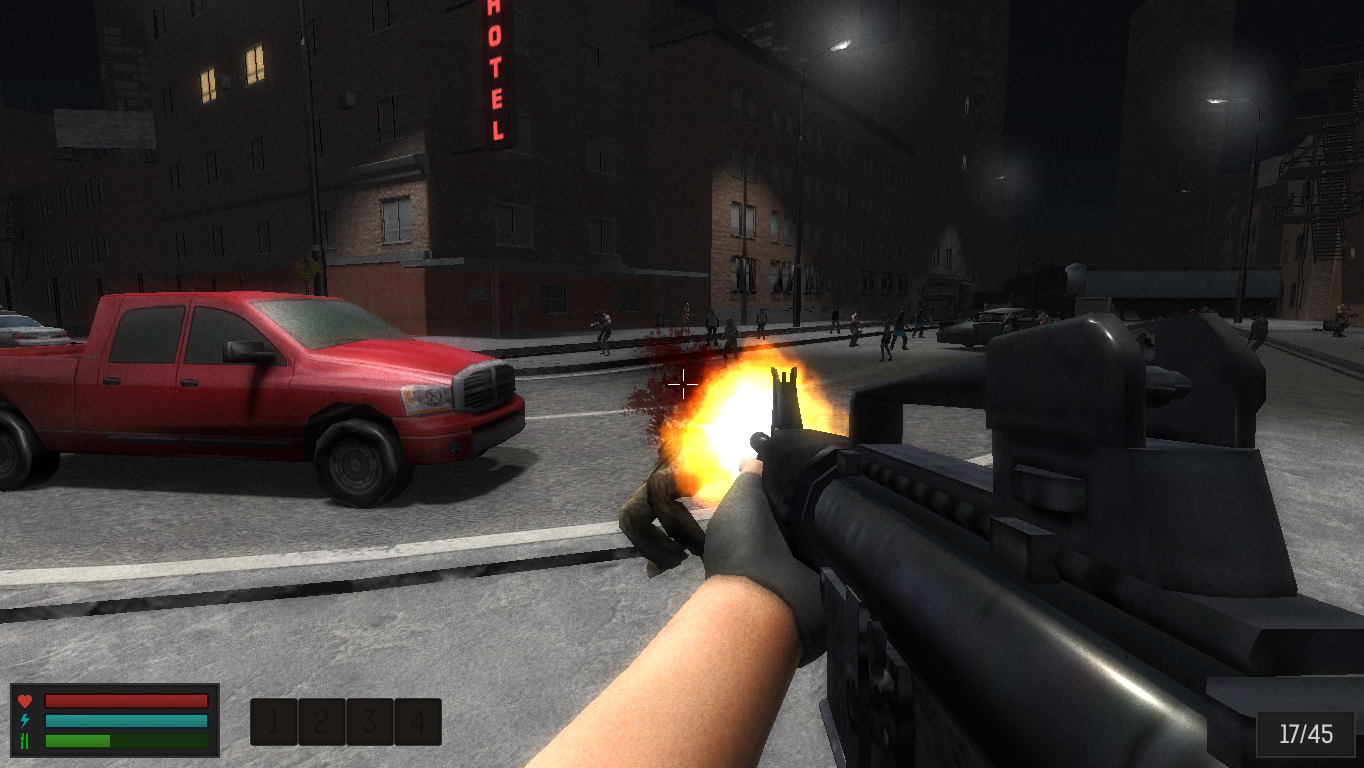
Task: Click the slot marked 4
Action: click(x=418, y=721)
